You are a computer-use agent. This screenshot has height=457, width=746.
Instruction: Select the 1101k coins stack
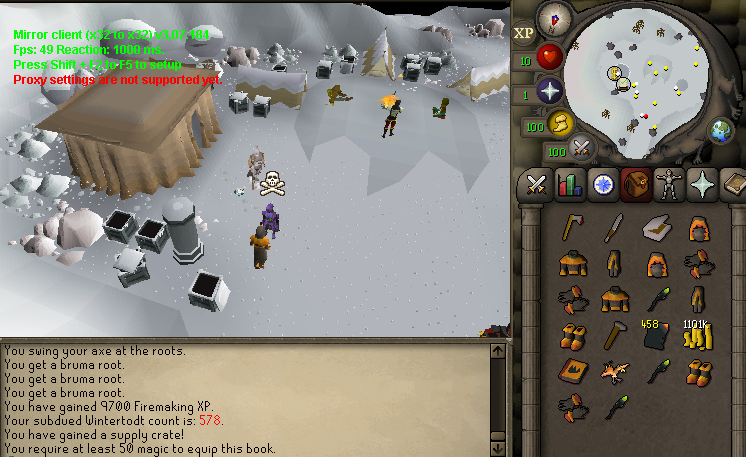point(696,336)
